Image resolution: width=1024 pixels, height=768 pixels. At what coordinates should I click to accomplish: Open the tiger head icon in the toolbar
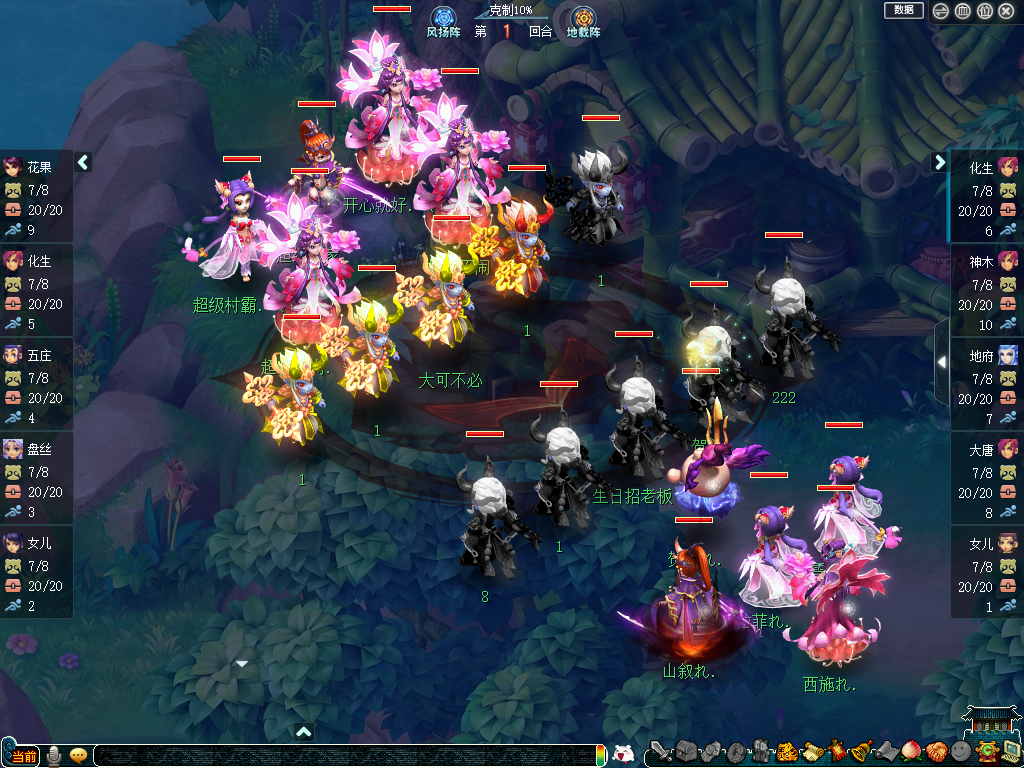tap(786, 751)
